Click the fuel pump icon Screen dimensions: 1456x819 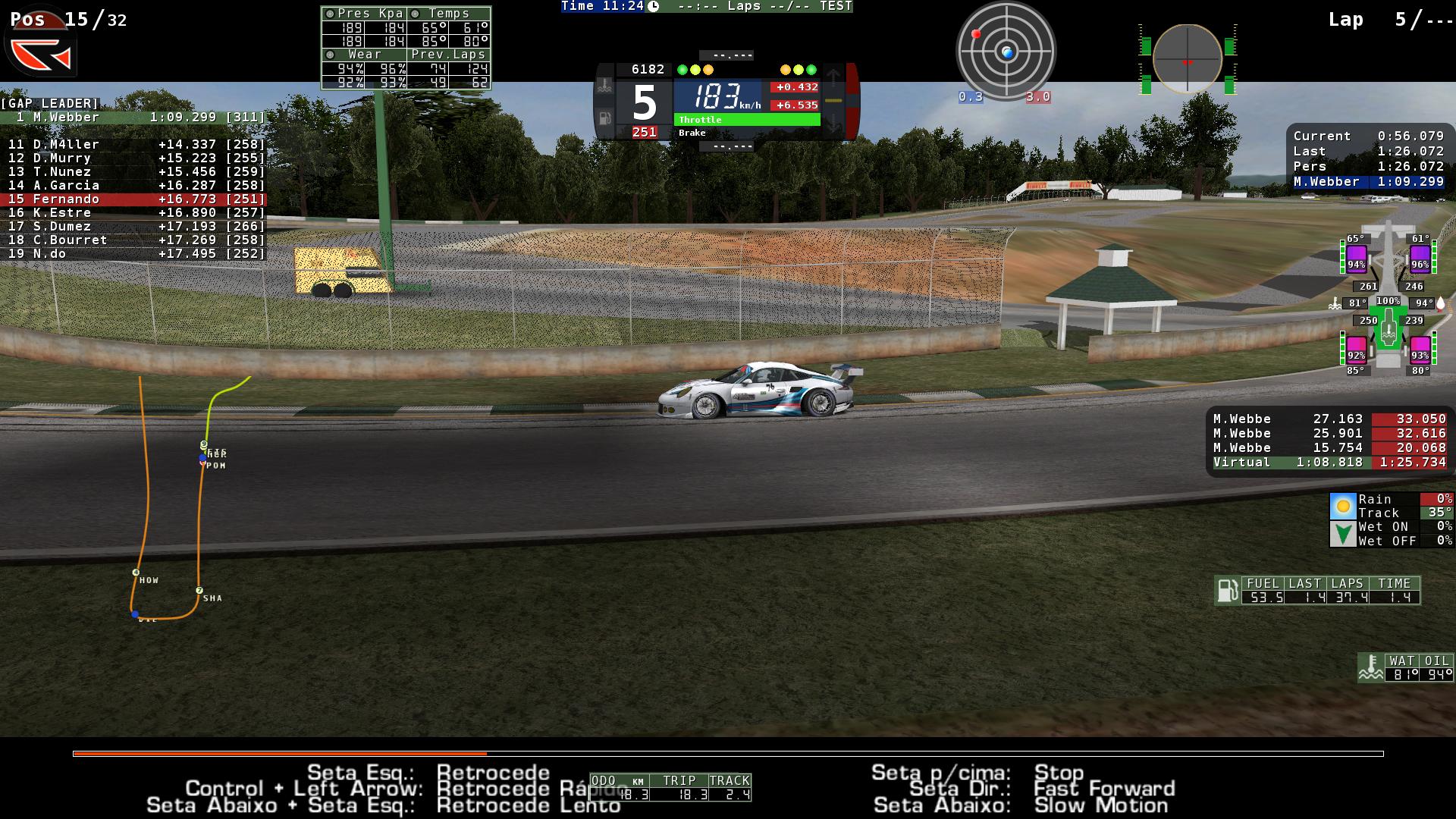[x=1226, y=590]
